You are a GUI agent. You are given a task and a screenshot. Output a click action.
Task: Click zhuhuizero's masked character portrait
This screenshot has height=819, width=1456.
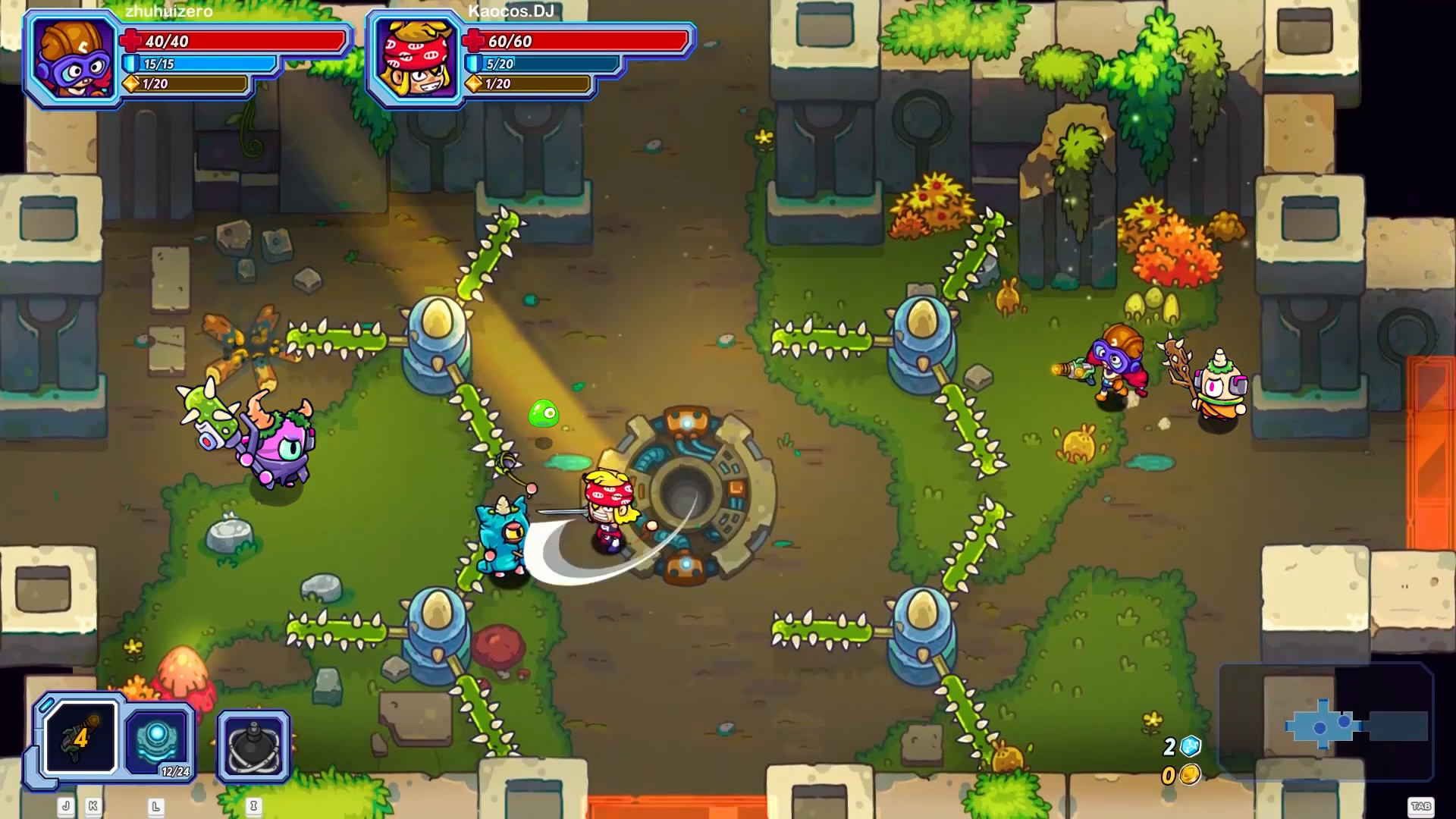(x=72, y=57)
